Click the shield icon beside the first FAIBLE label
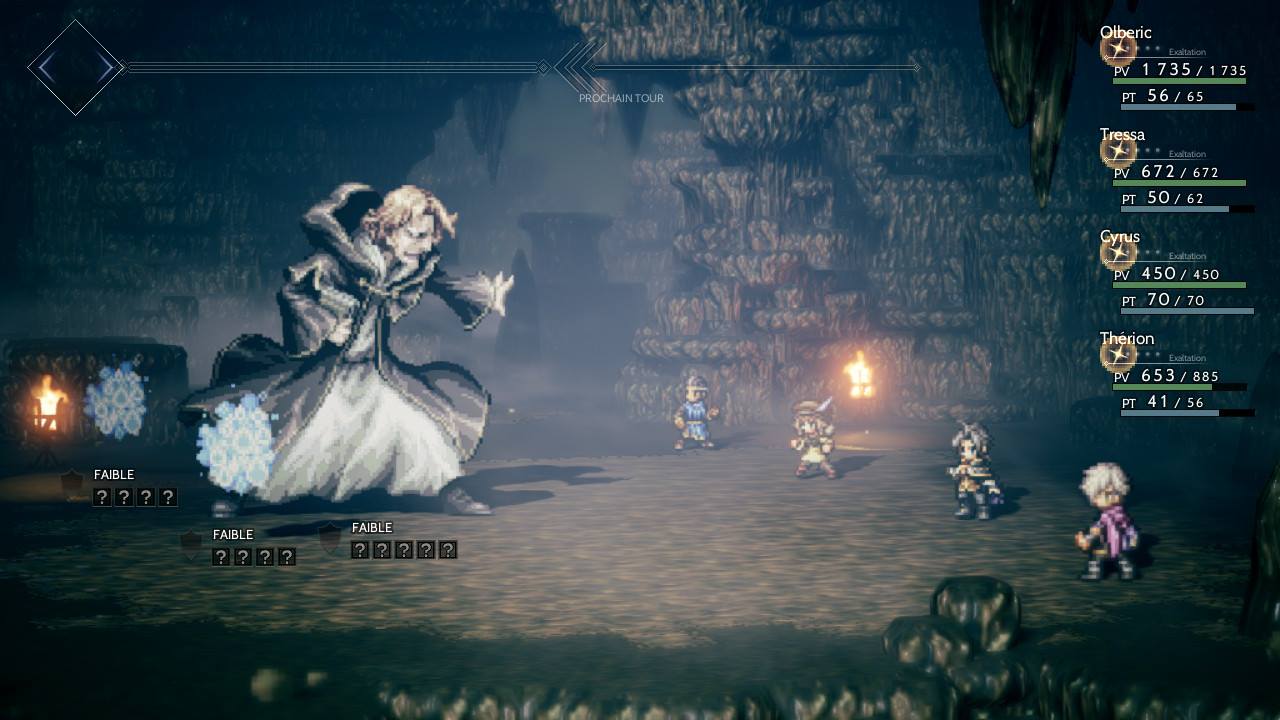Viewport: 1280px width, 720px height. (71, 480)
